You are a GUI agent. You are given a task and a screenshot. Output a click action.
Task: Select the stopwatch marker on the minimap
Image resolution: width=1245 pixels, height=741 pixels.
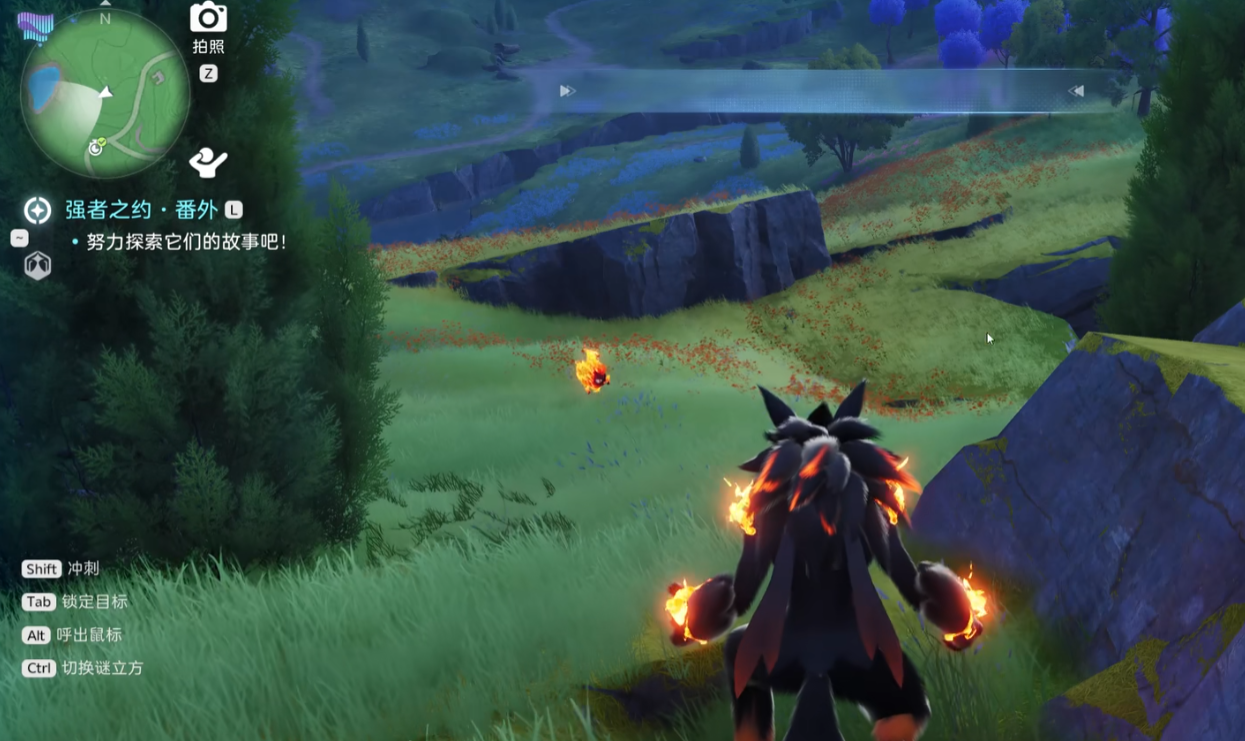97,147
